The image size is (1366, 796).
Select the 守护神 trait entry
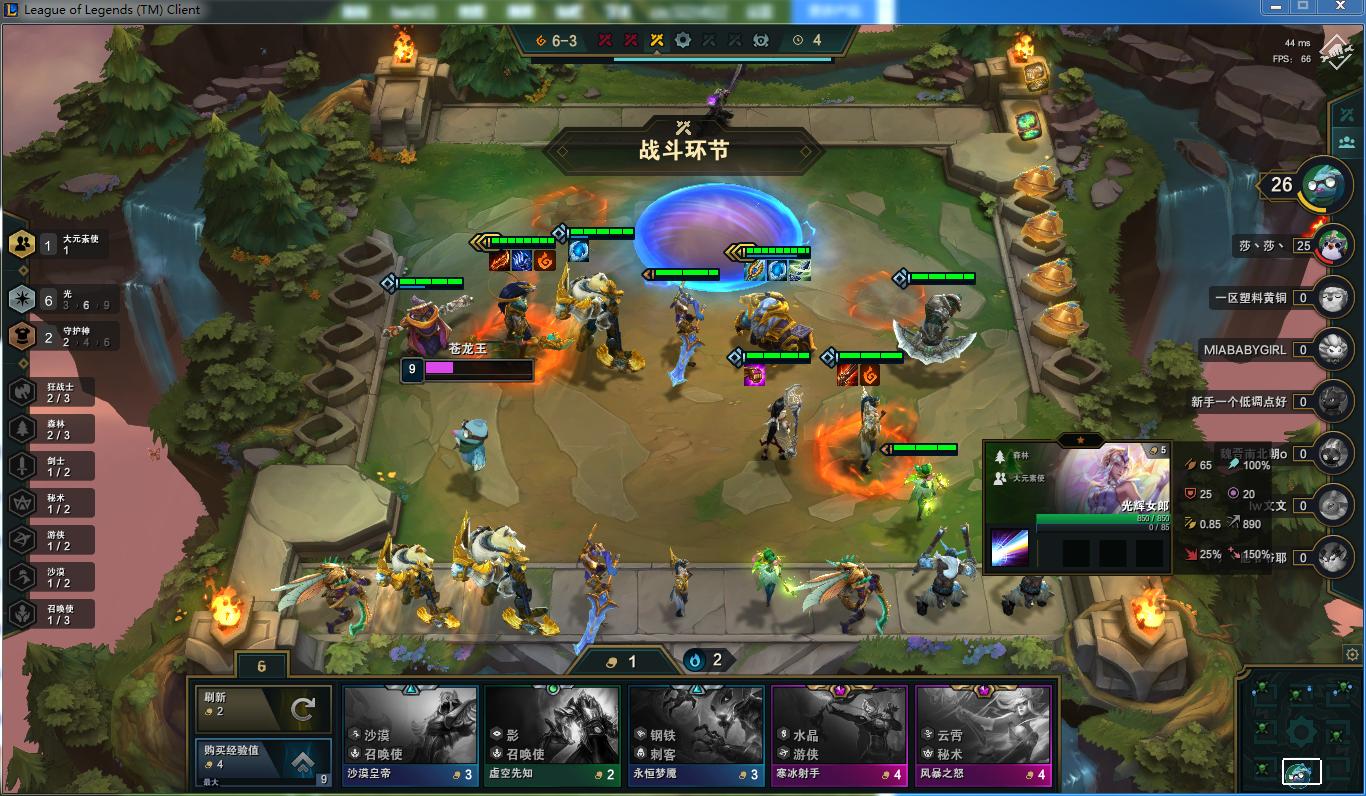[68, 337]
